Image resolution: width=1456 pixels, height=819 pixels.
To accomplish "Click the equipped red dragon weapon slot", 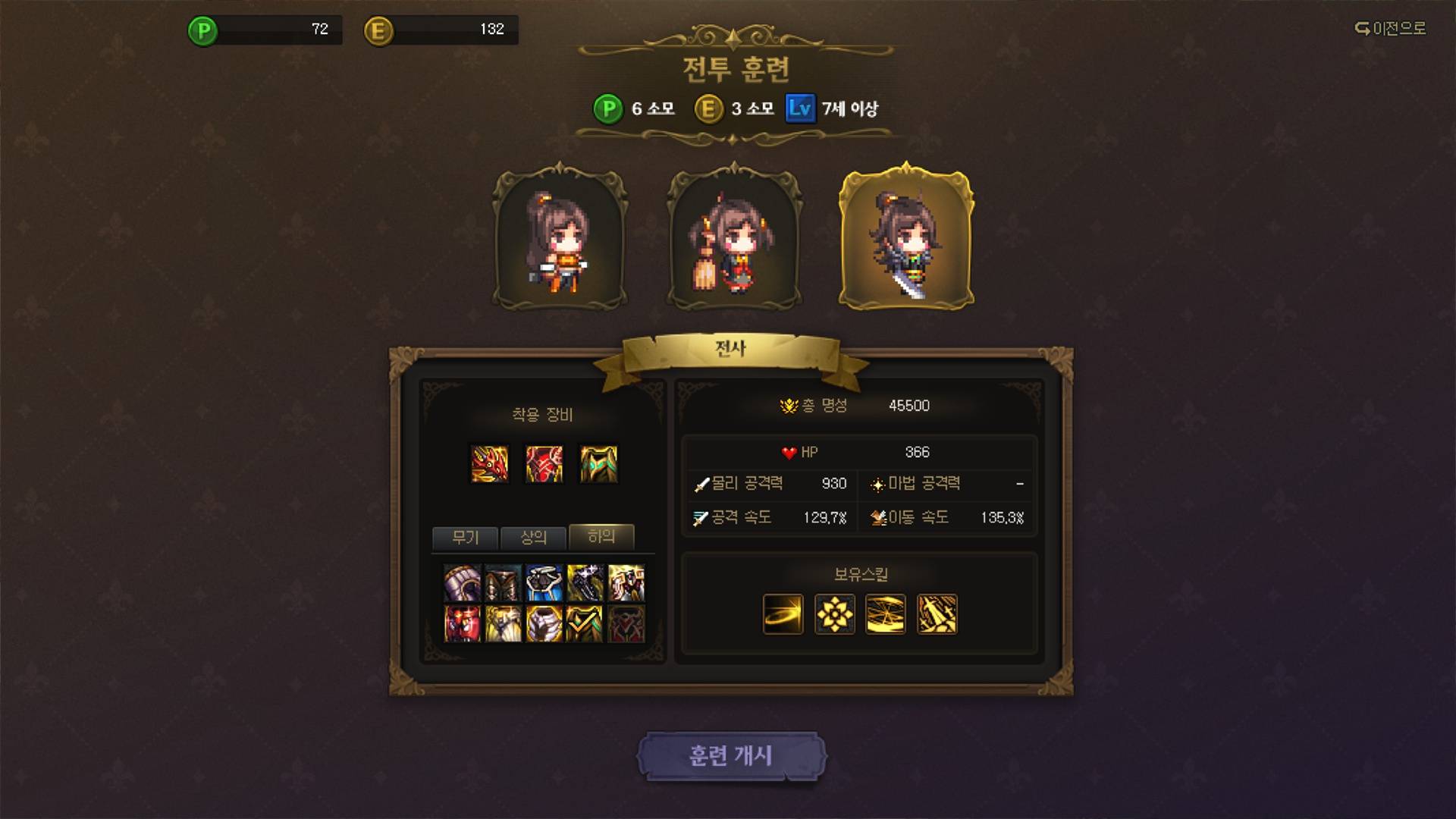I will [489, 464].
